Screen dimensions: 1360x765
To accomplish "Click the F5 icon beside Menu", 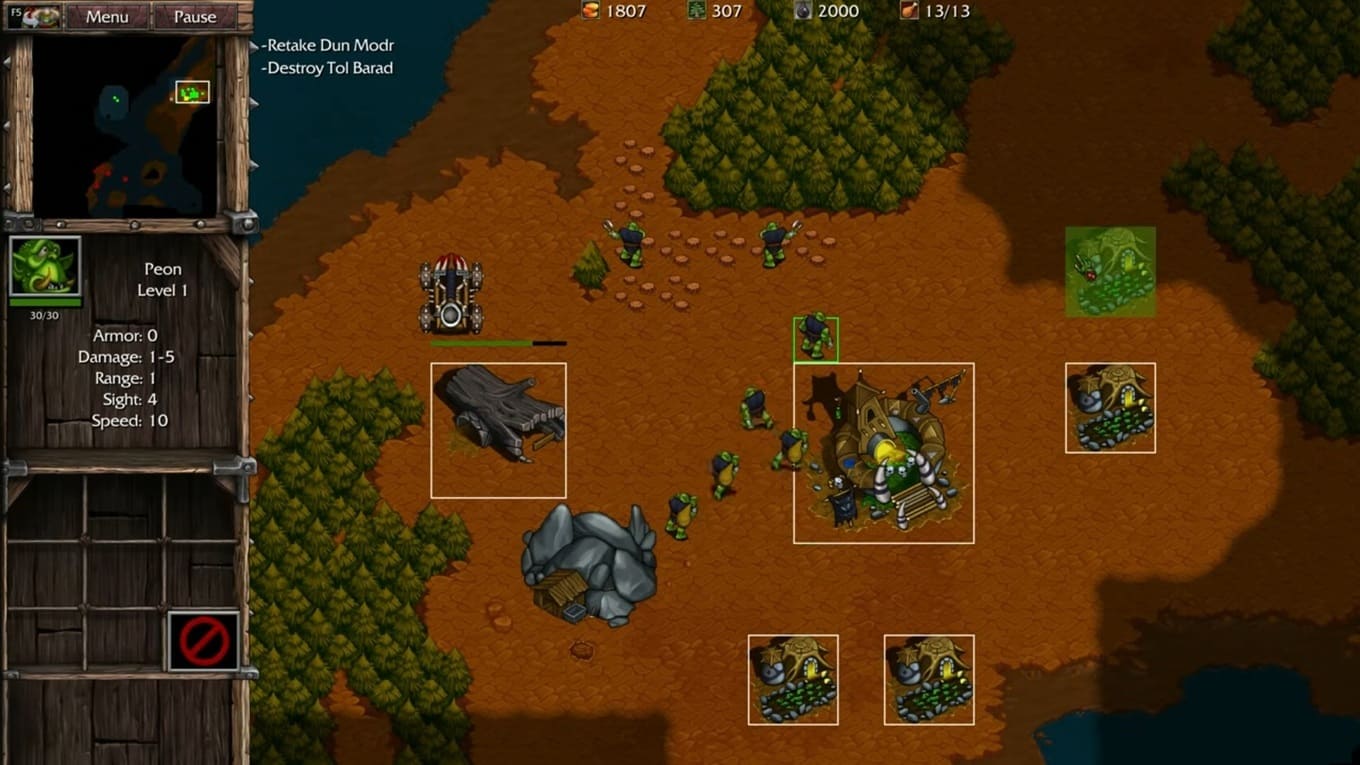I will (34, 16).
